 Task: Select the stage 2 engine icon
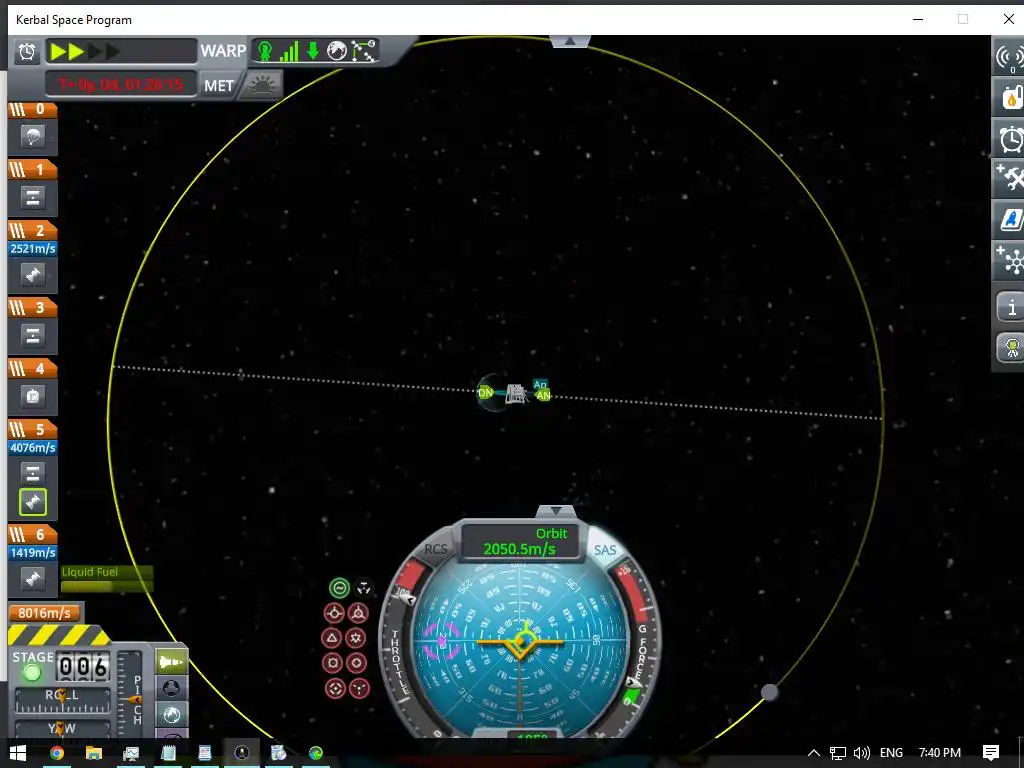pos(33,275)
